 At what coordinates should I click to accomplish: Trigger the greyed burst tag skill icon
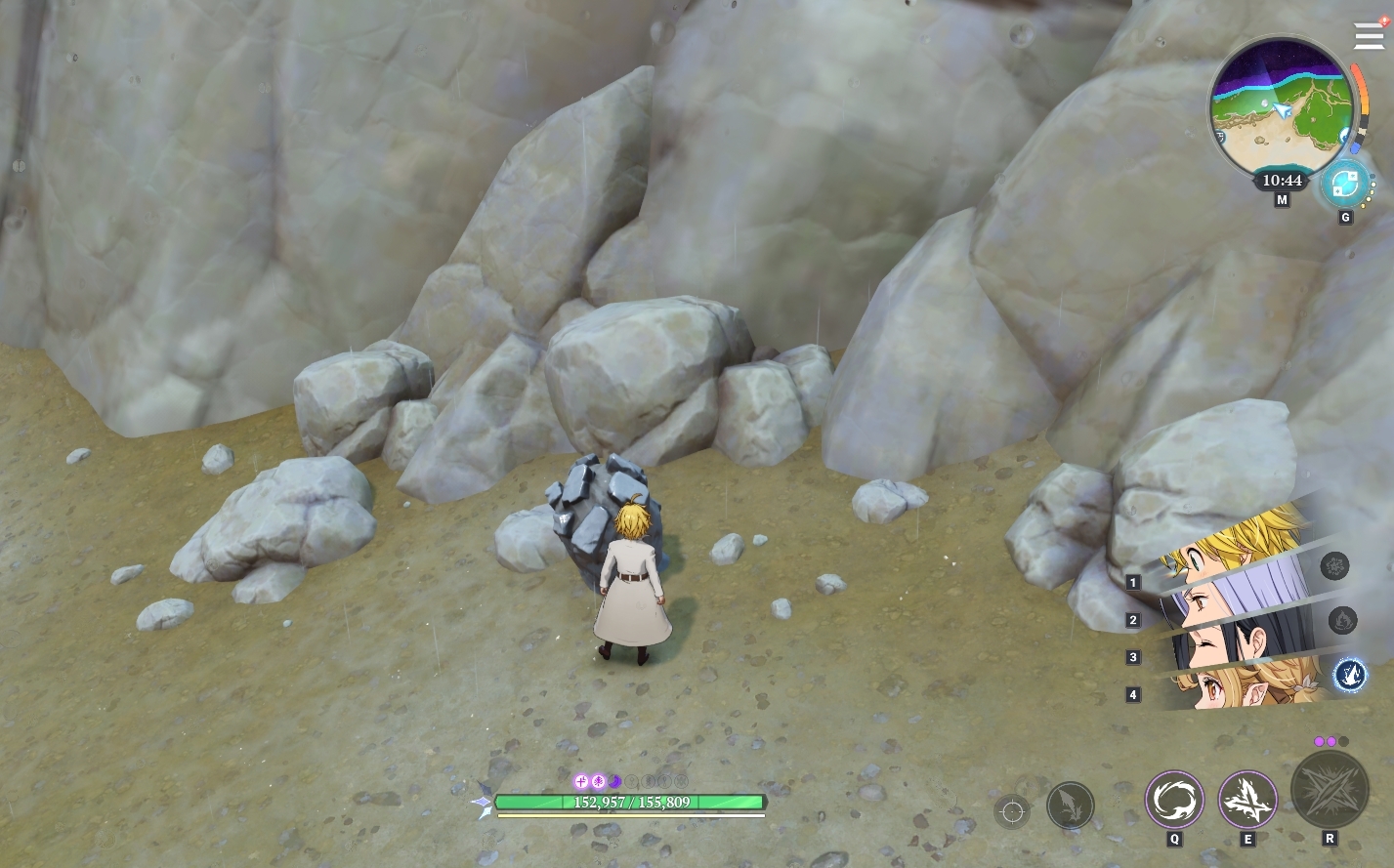click(1334, 565)
